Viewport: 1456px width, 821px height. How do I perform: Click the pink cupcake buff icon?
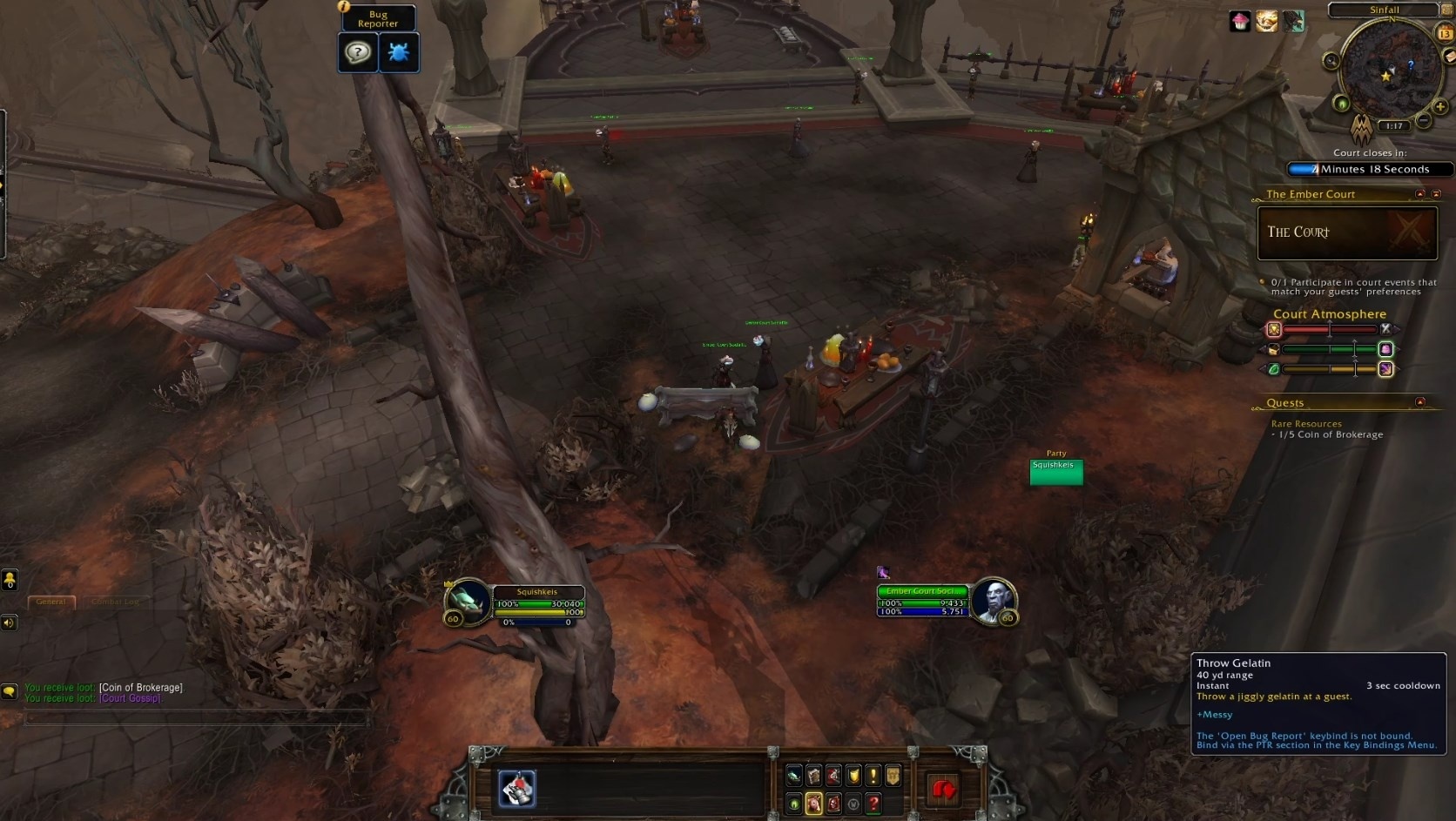[x=1240, y=23]
